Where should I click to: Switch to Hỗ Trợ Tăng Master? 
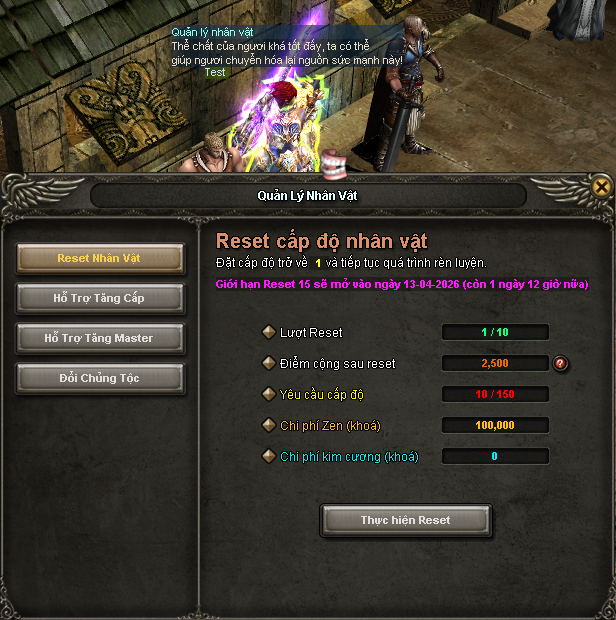pyautogui.click(x=100, y=338)
